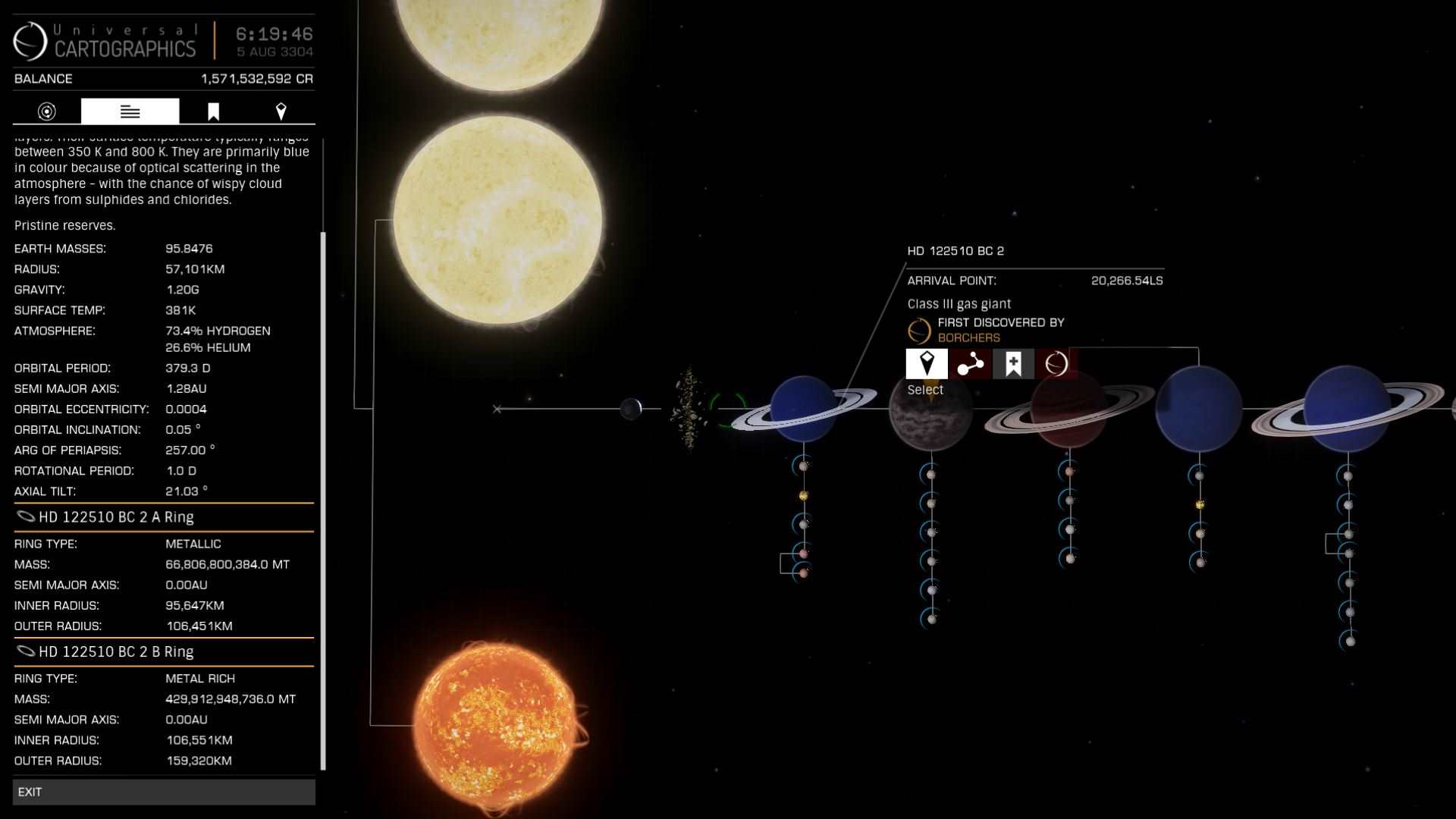
Task: Select the orange star on the system map
Action: point(497,725)
